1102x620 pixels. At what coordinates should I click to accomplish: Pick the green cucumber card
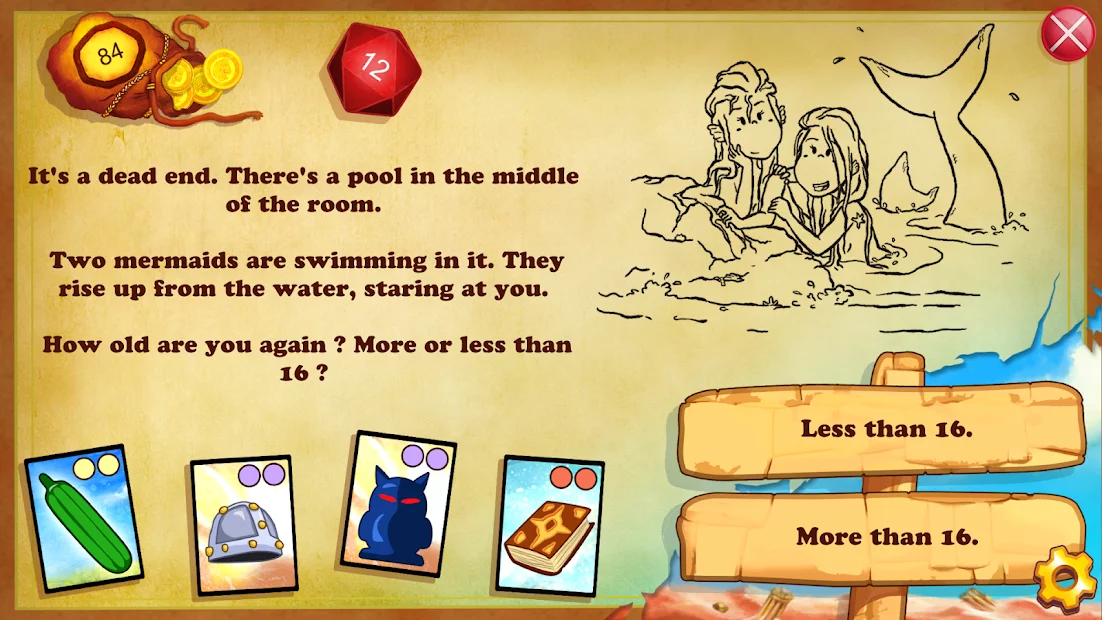84,518
